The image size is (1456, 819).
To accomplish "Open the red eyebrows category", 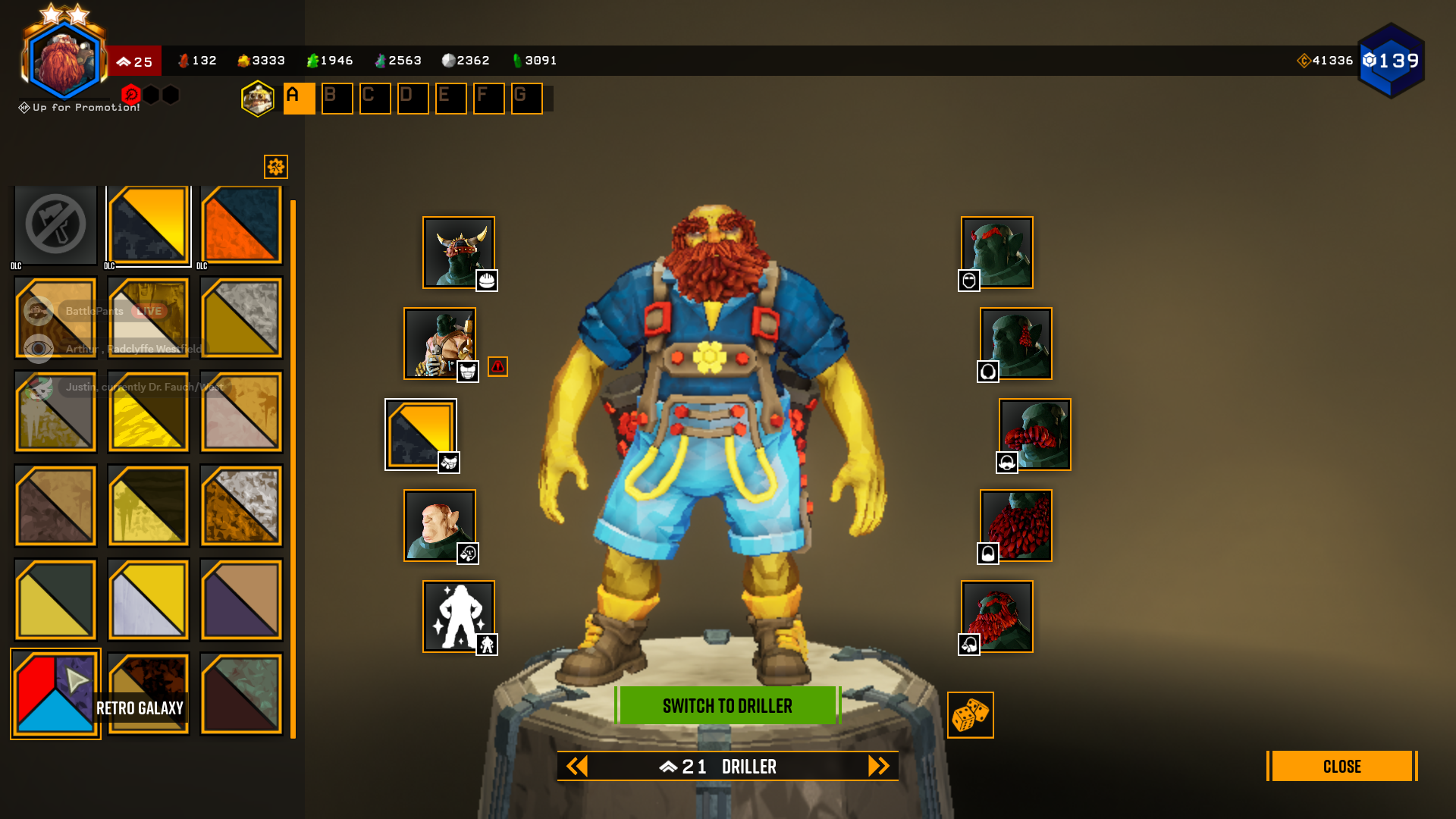I will pyautogui.click(x=996, y=253).
